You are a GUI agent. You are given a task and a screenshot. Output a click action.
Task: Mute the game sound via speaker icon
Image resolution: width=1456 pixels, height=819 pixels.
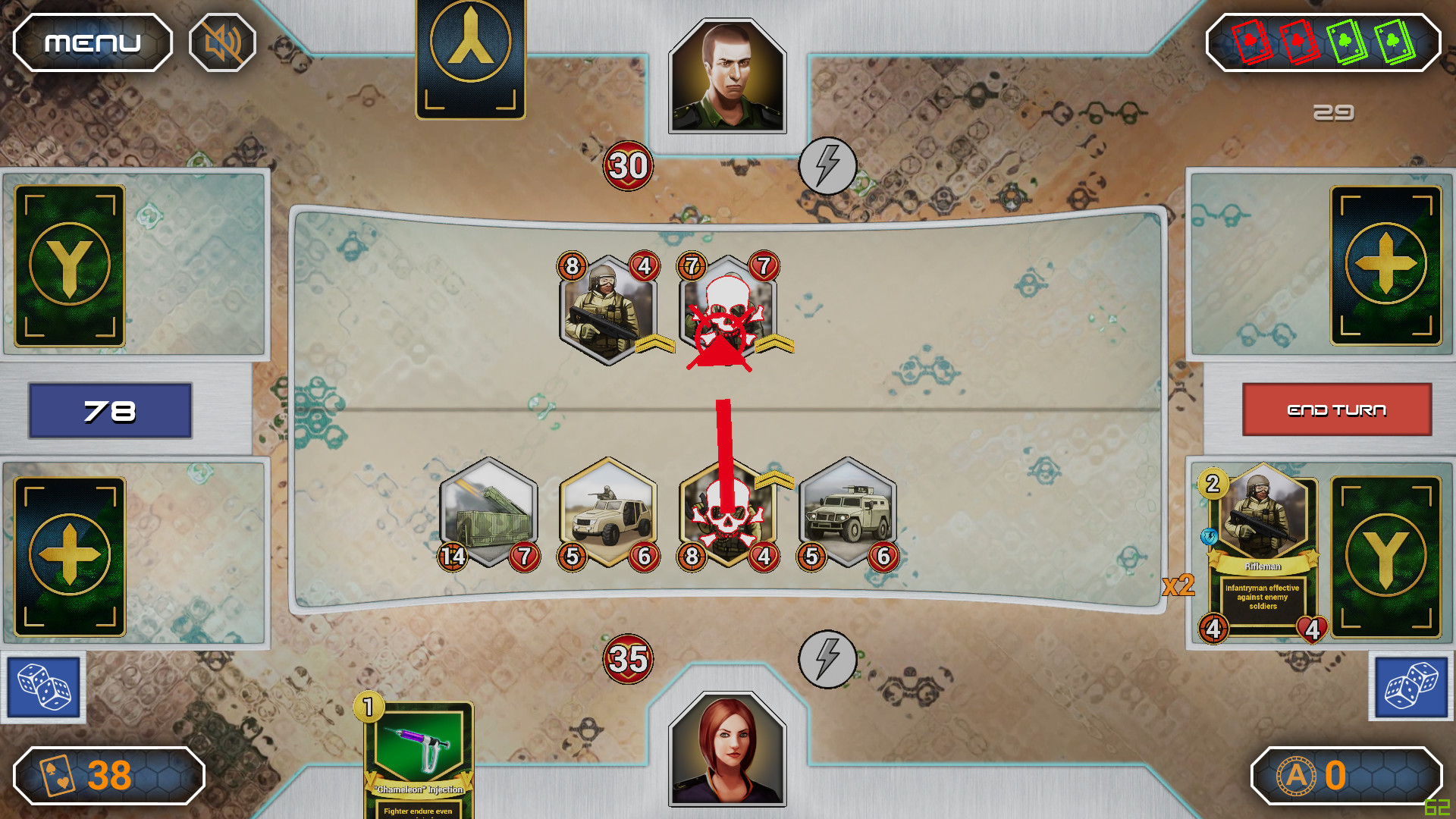[220, 42]
